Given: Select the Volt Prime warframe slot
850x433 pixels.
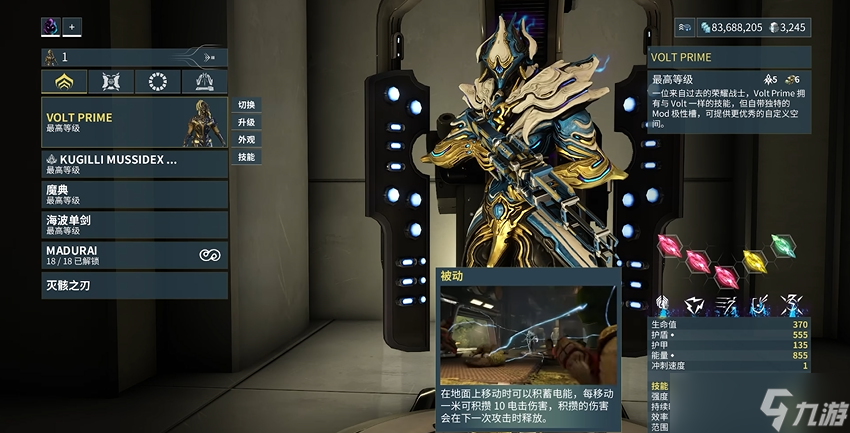Looking at the screenshot, I should pyautogui.click(x=135, y=122).
